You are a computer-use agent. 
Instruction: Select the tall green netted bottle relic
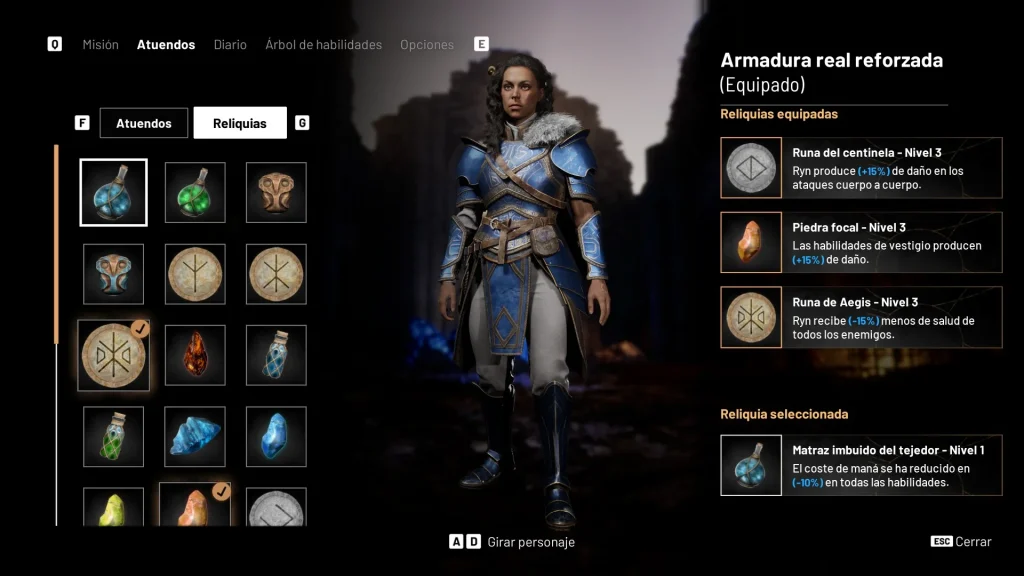pos(114,436)
